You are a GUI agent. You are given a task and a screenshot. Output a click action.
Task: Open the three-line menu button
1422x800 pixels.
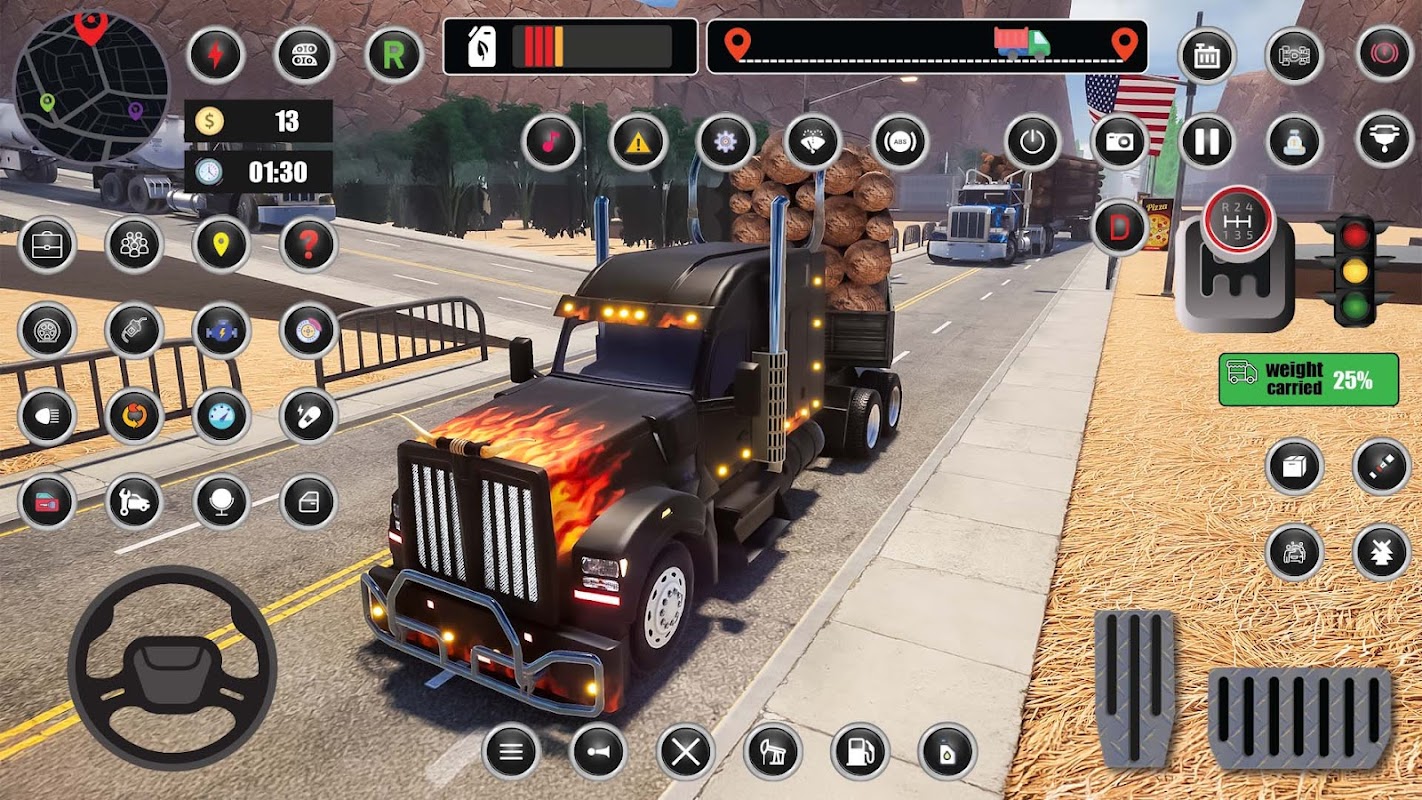click(511, 751)
